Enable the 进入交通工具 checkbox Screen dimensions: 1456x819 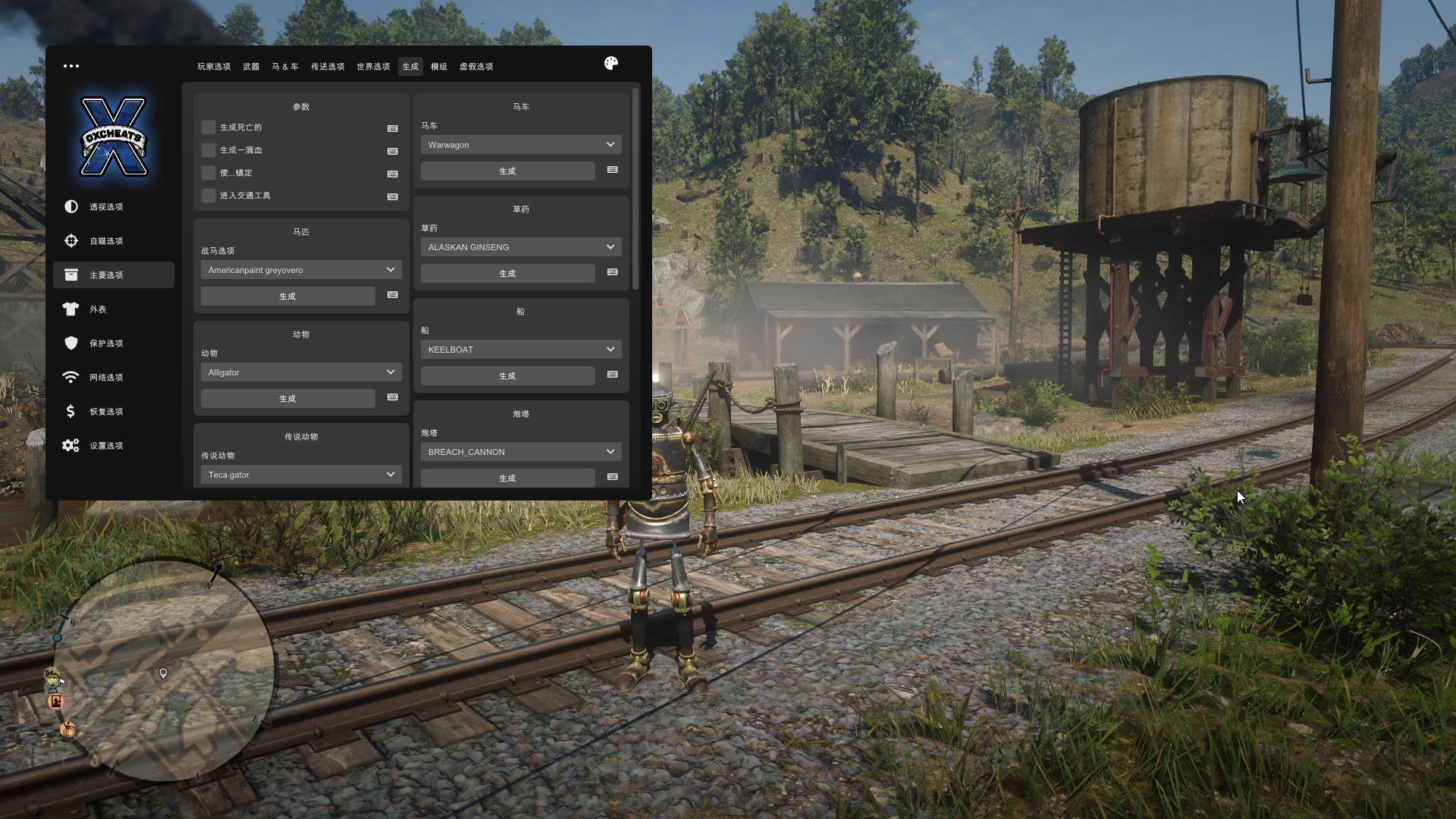pos(209,196)
